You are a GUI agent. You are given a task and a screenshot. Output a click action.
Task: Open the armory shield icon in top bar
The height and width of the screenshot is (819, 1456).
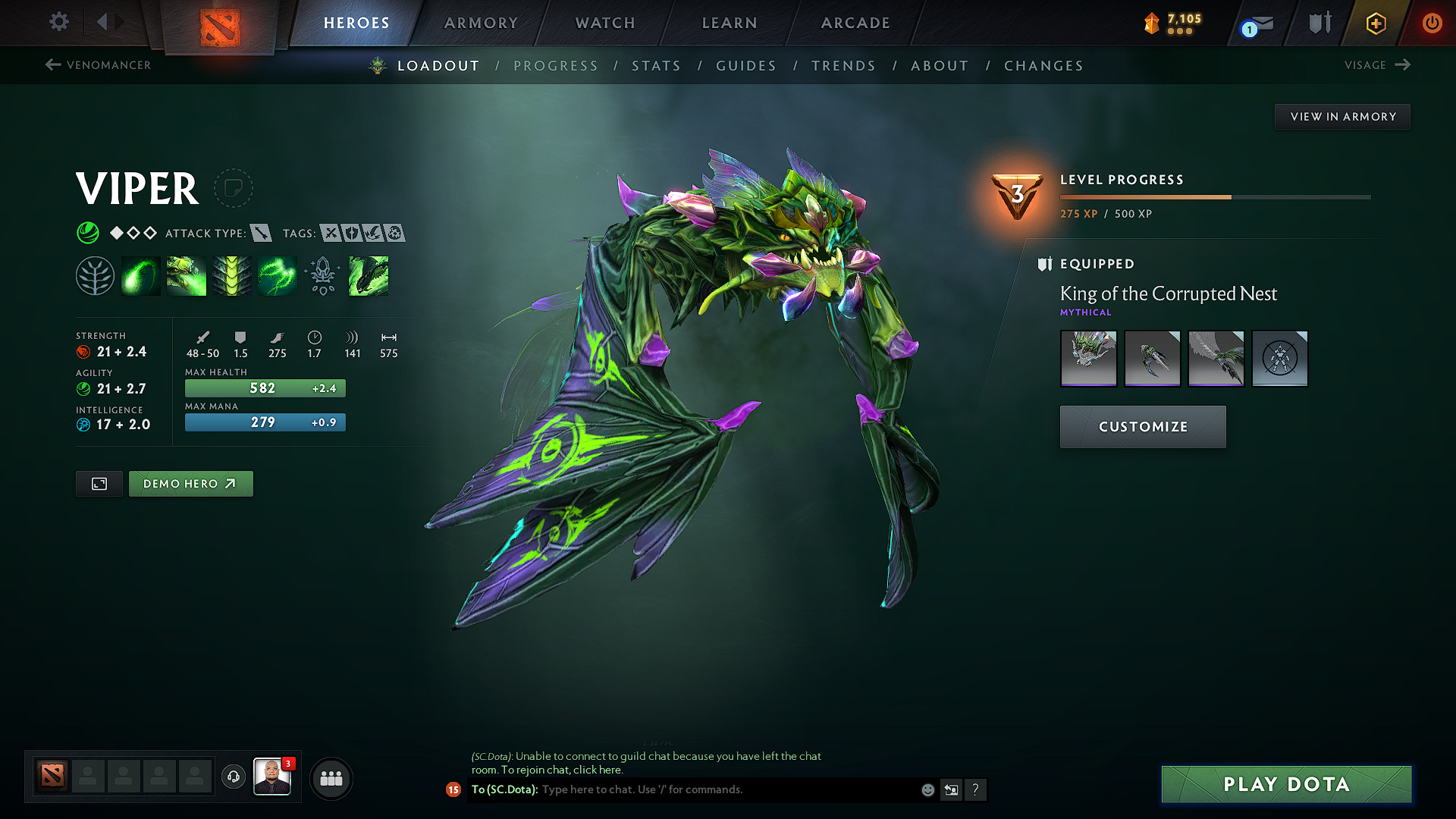pos(1319,22)
